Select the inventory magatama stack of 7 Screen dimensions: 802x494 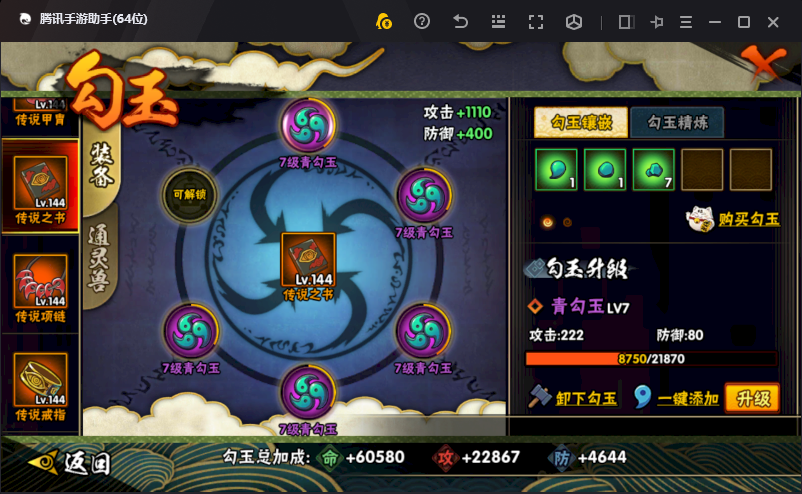[x=653, y=169]
